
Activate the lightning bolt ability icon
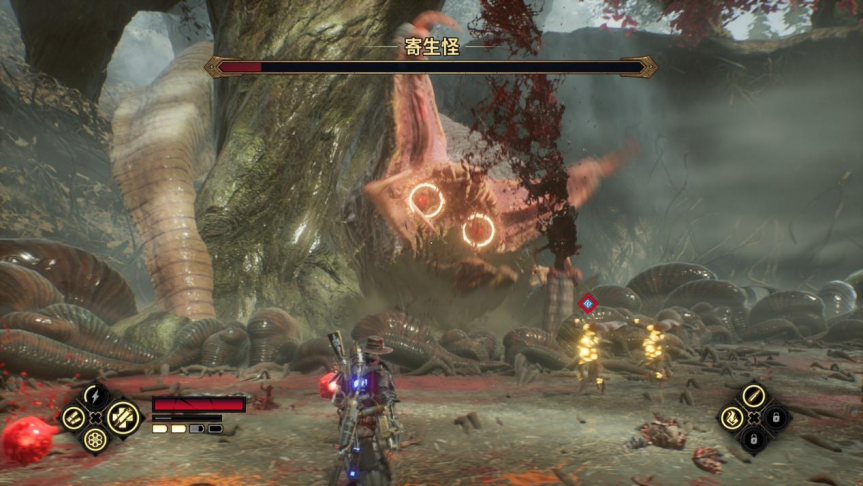pos(96,395)
